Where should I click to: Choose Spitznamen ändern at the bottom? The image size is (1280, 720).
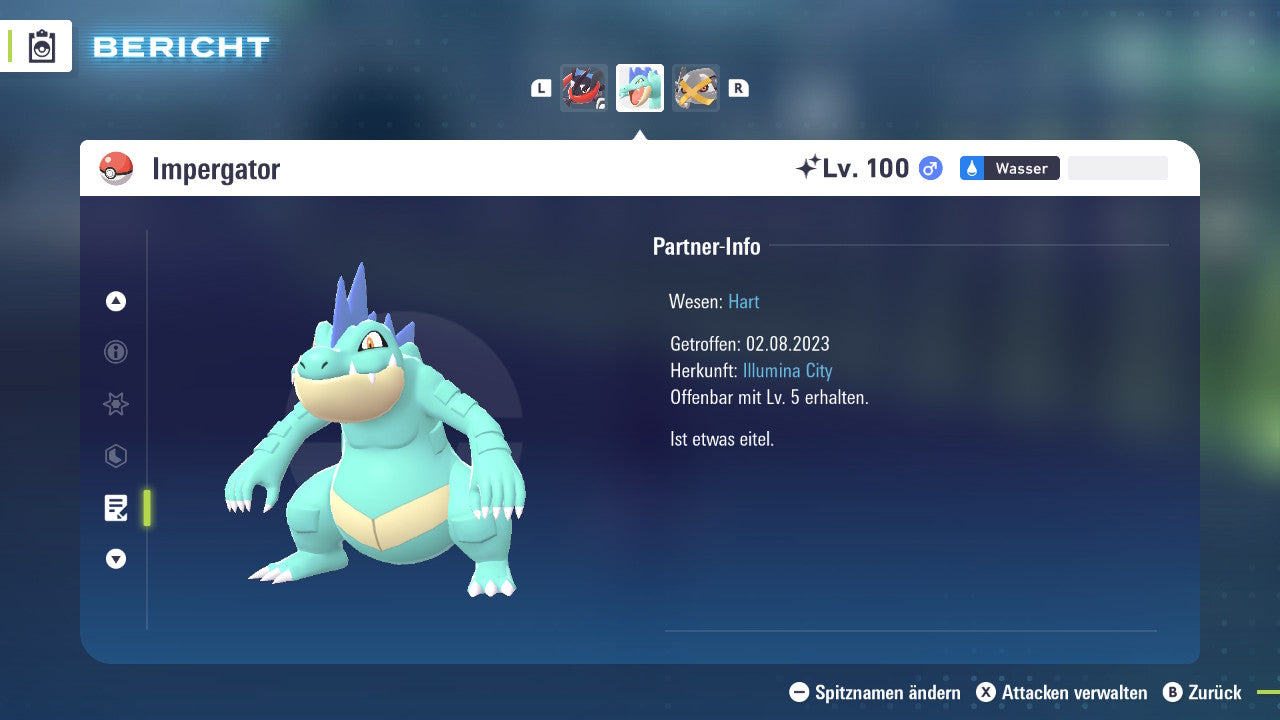coord(878,692)
